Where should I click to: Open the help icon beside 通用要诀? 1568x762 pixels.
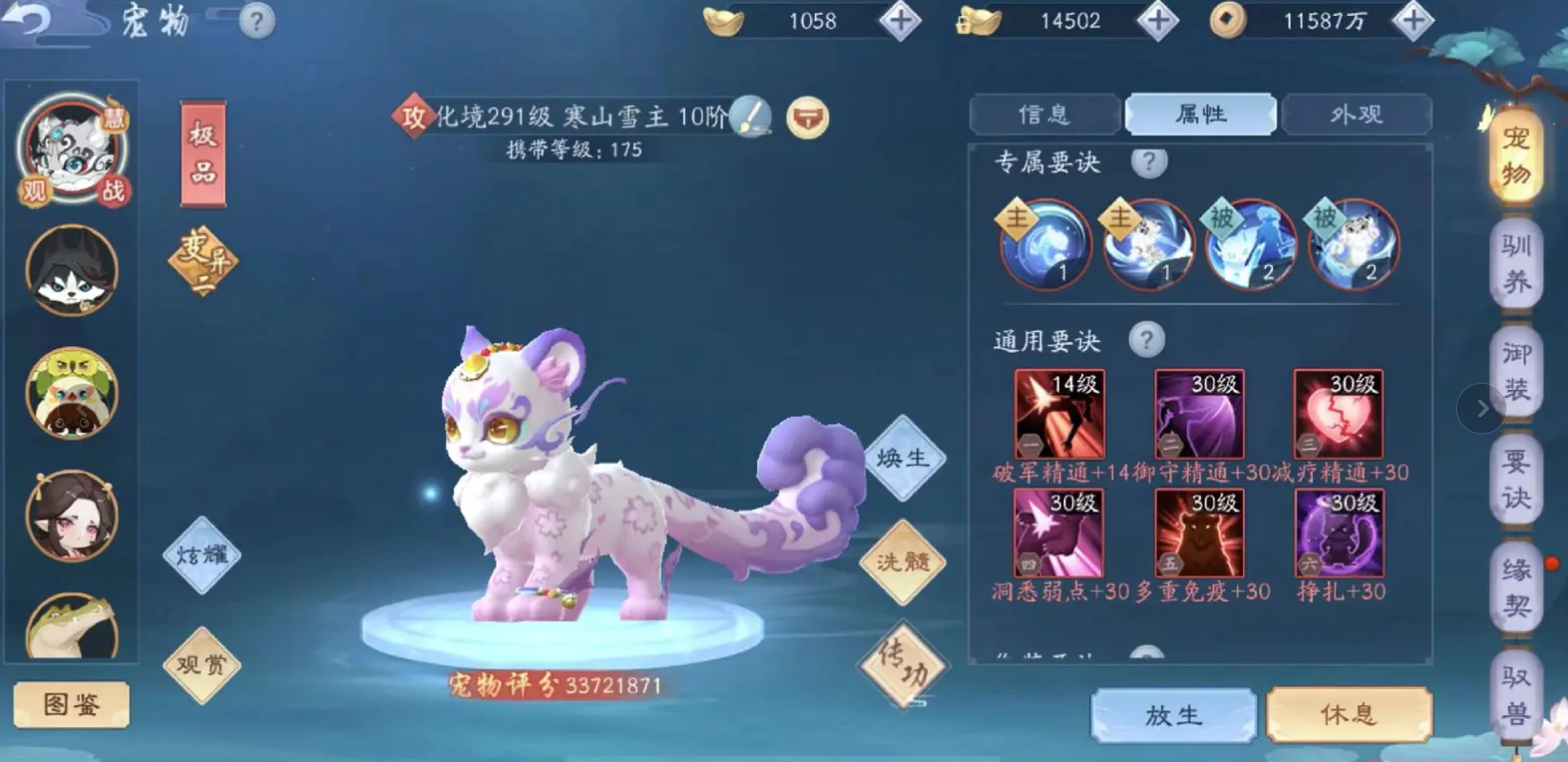pyautogui.click(x=1149, y=338)
